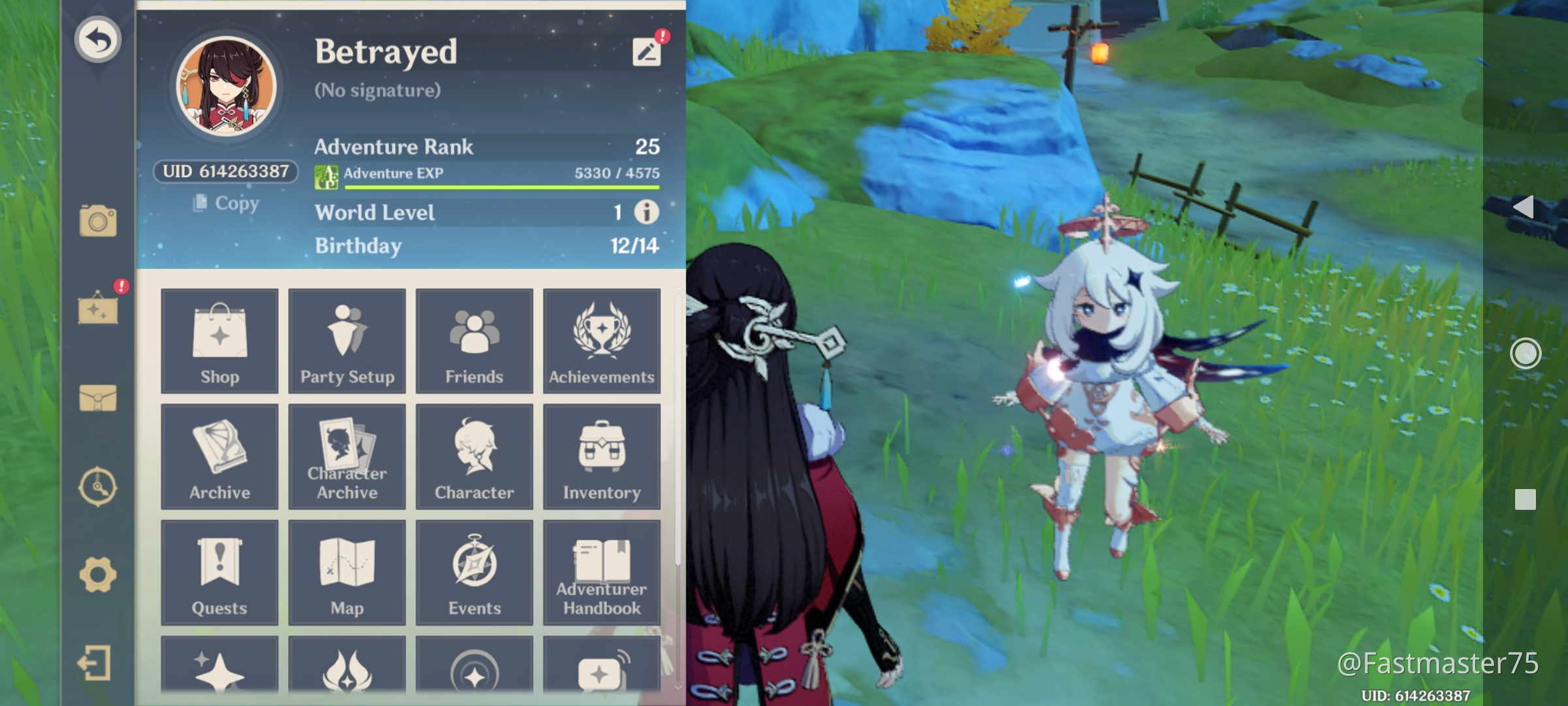Click the back arrow button
The width and height of the screenshot is (1568, 706).
[98, 40]
